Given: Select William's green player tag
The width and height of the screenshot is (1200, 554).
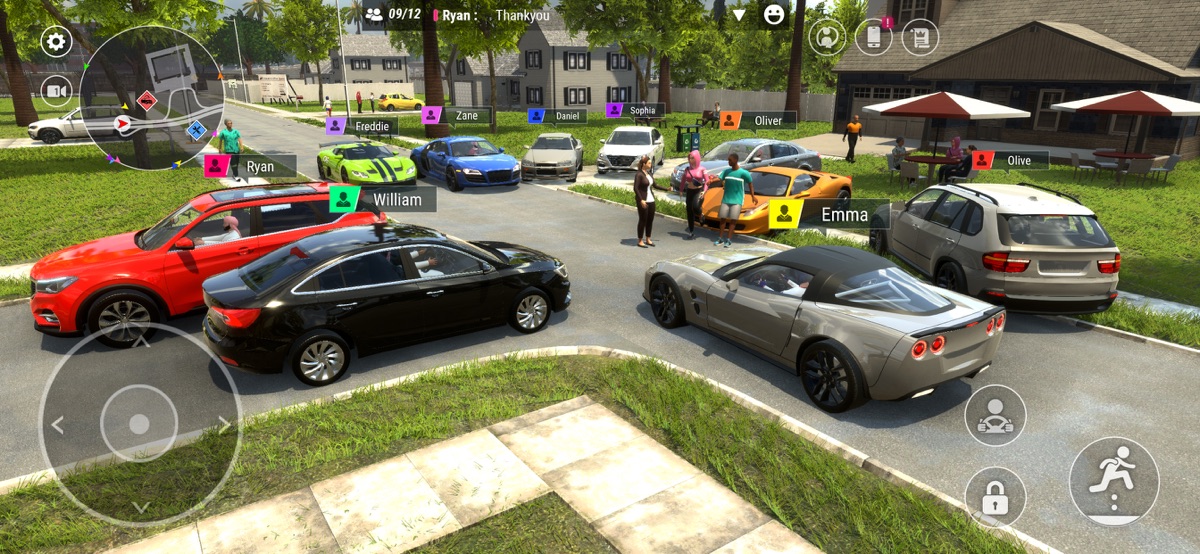Looking at the screenshot, I should (344, 198).
